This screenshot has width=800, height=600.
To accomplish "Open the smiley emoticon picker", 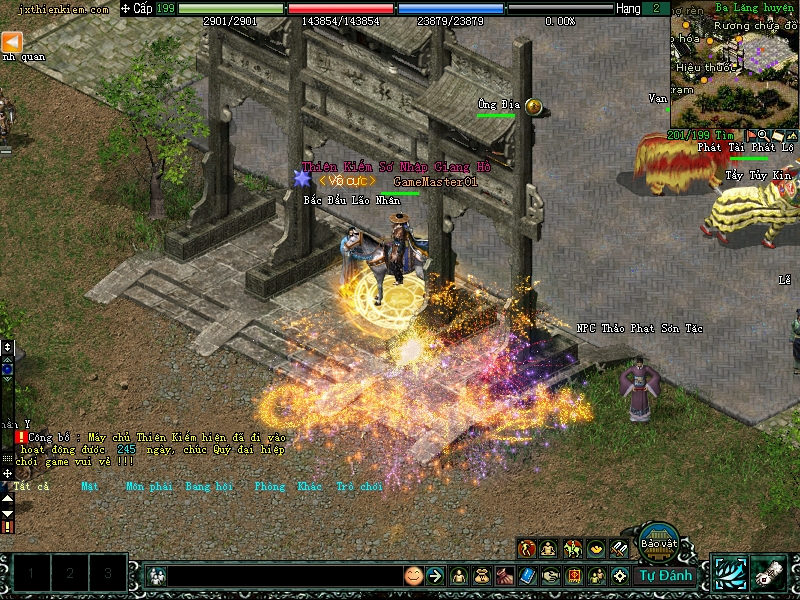I will pyautogui.click(x=413, y=576).
